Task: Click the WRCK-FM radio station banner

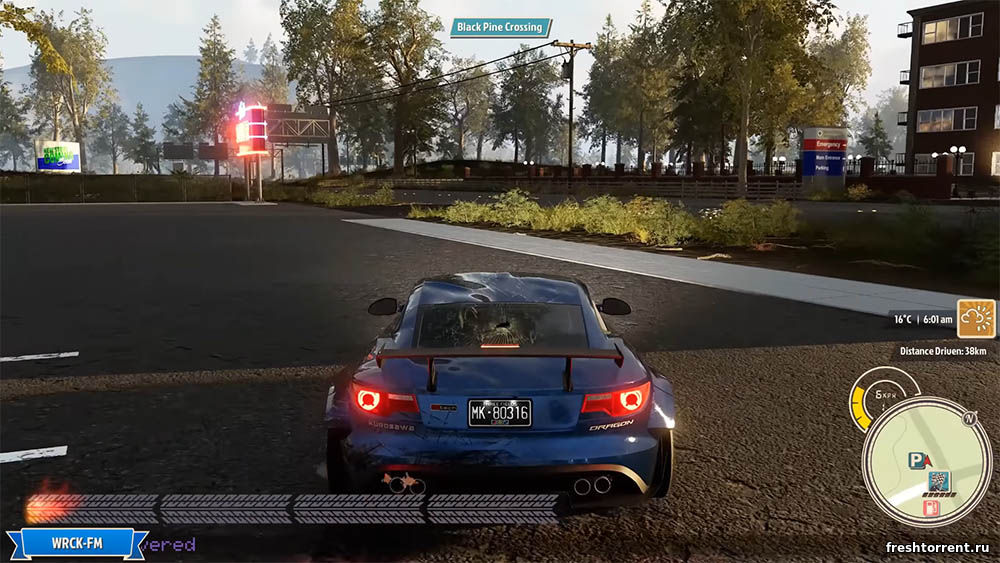Action: [x=77, y=543]
